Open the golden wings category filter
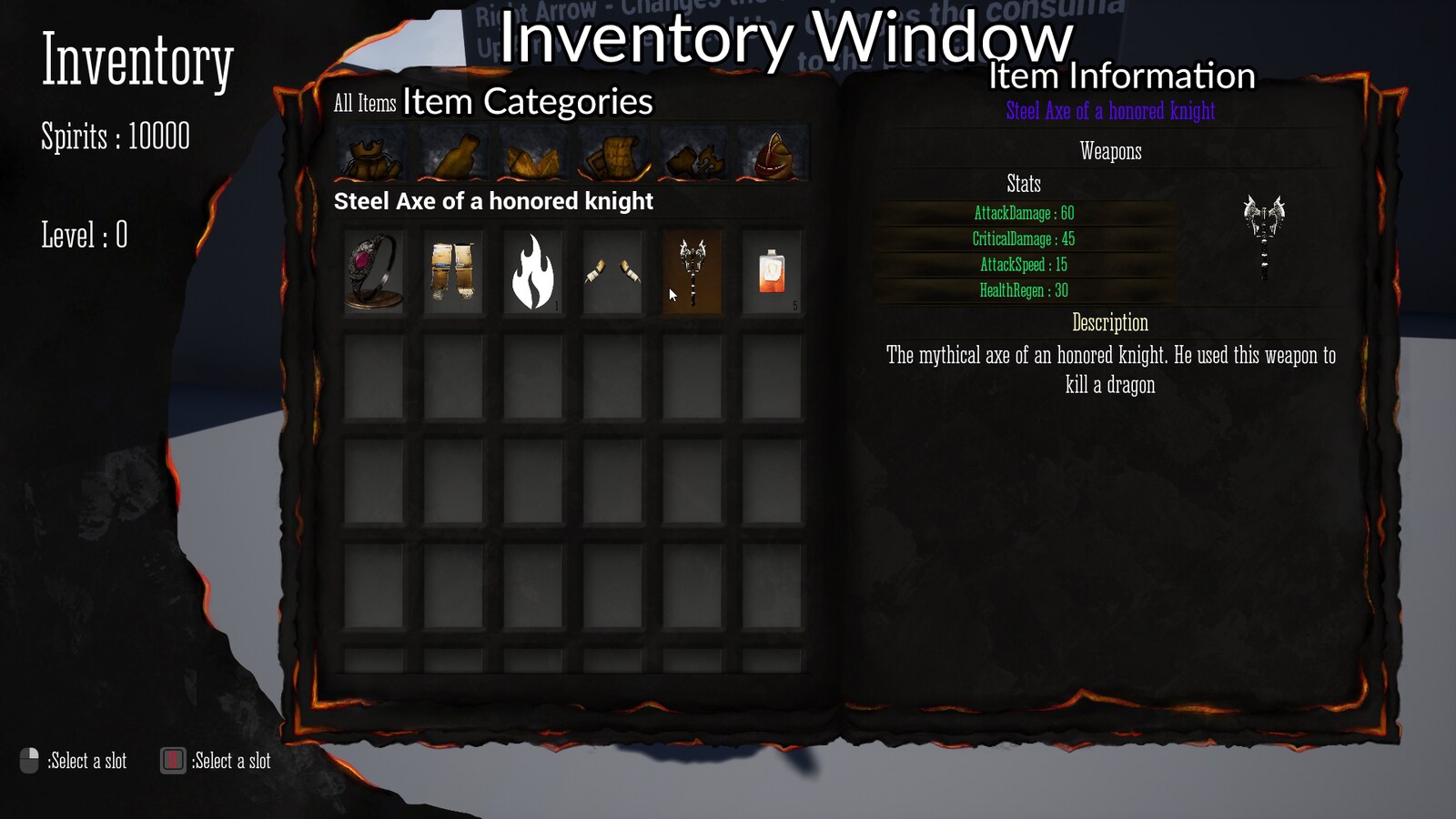The height and width of the screenshot is (819, 1456). coord(532,155)
